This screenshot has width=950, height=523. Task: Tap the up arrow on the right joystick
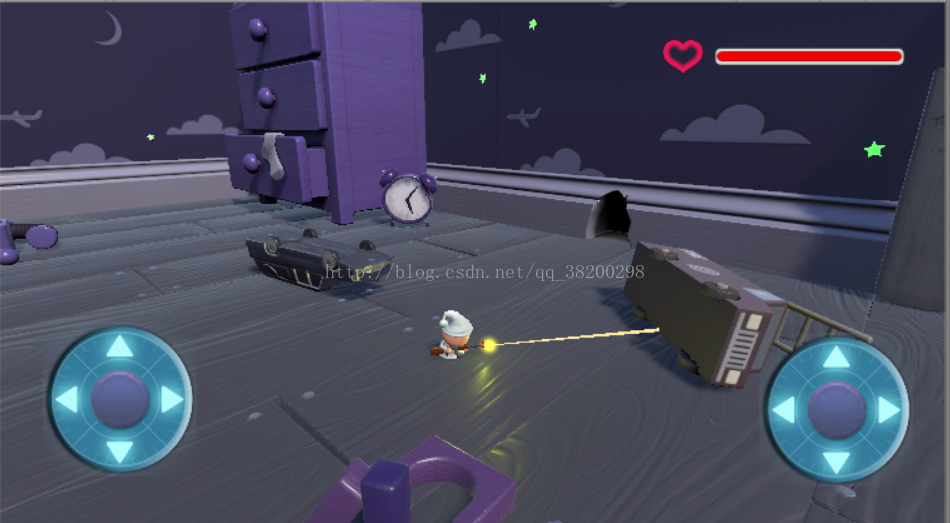[x=836, y=357]
